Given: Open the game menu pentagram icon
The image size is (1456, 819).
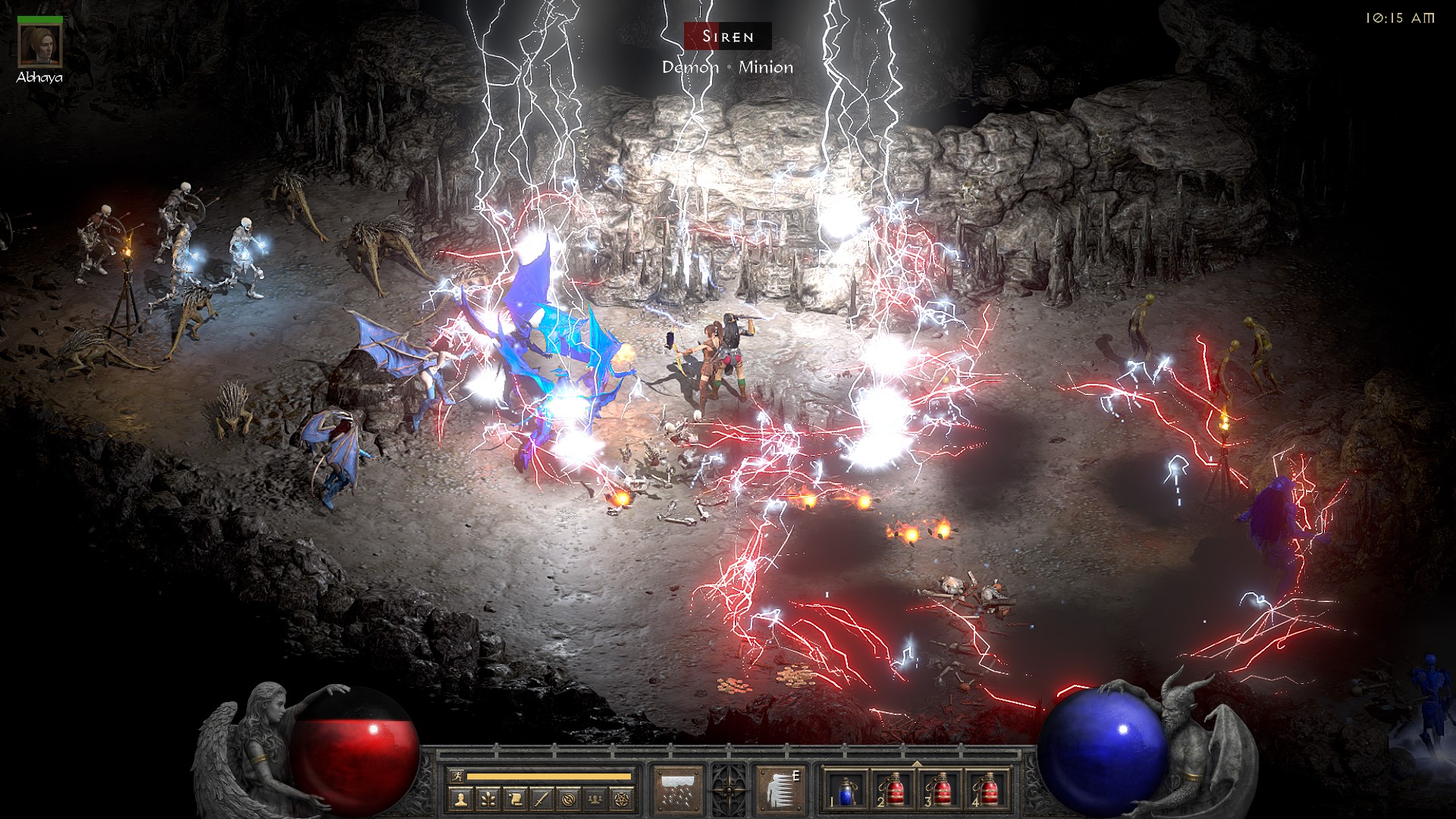Looking at the screenshot, I should pos(622,798).
